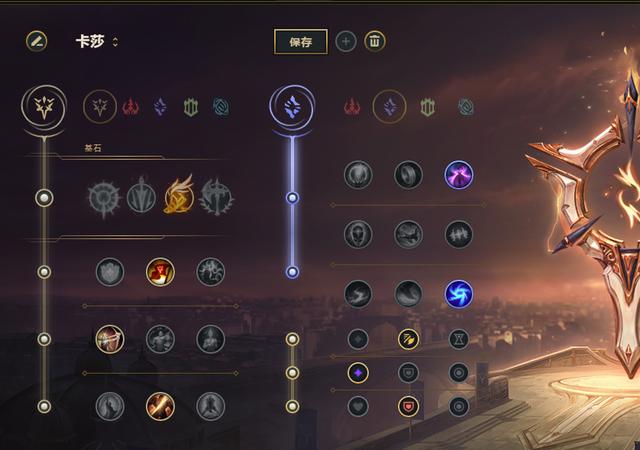Switch primary path to green Resolve

[190, 106]
